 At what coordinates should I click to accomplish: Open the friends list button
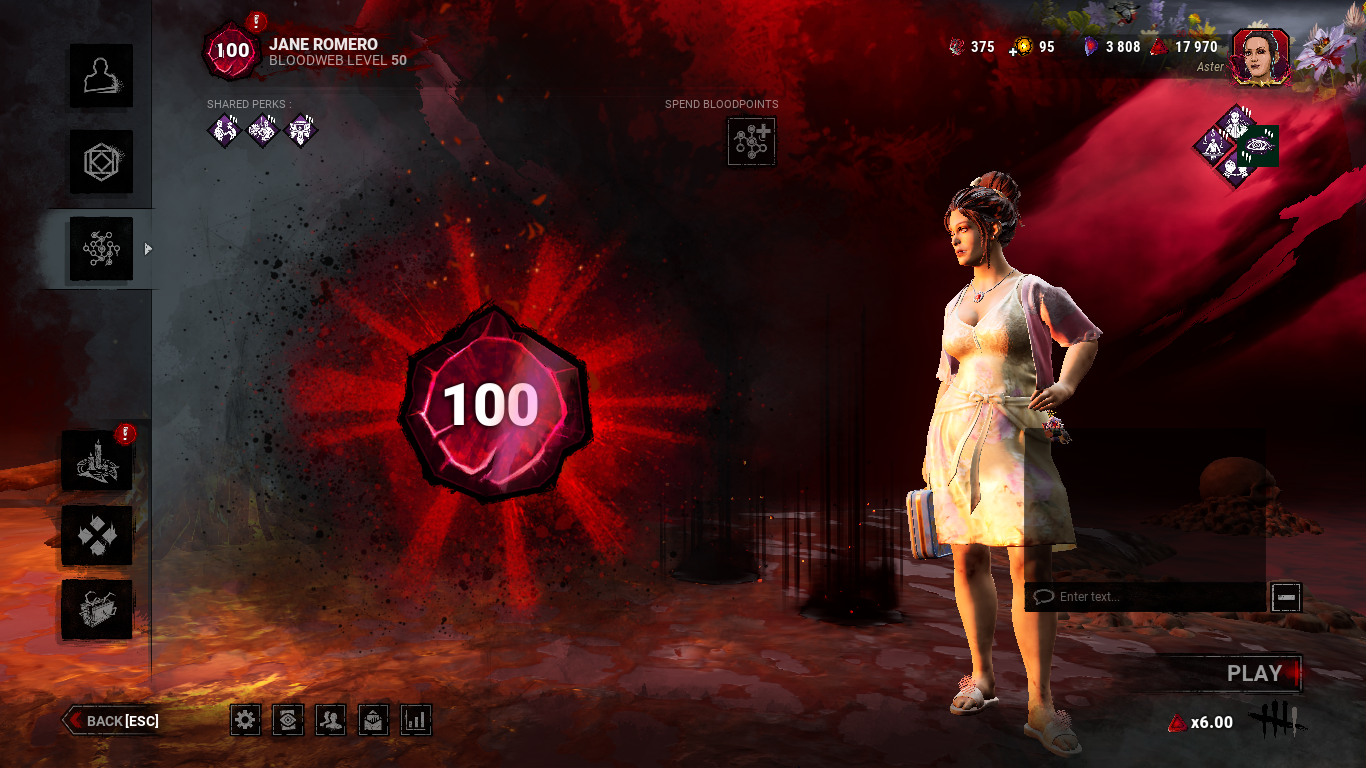331,719
